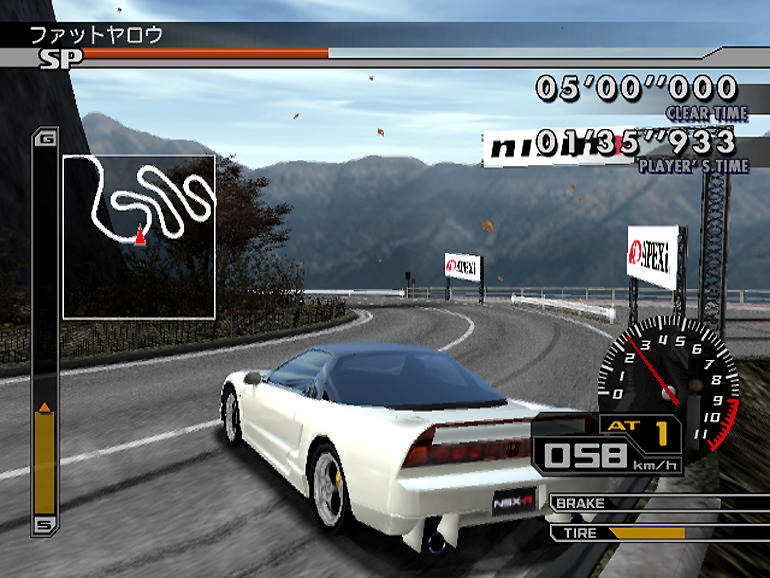Select the red player marker on minimap
Image resolution: width=770 pixels, height=578 pixels.
point(140,236)
